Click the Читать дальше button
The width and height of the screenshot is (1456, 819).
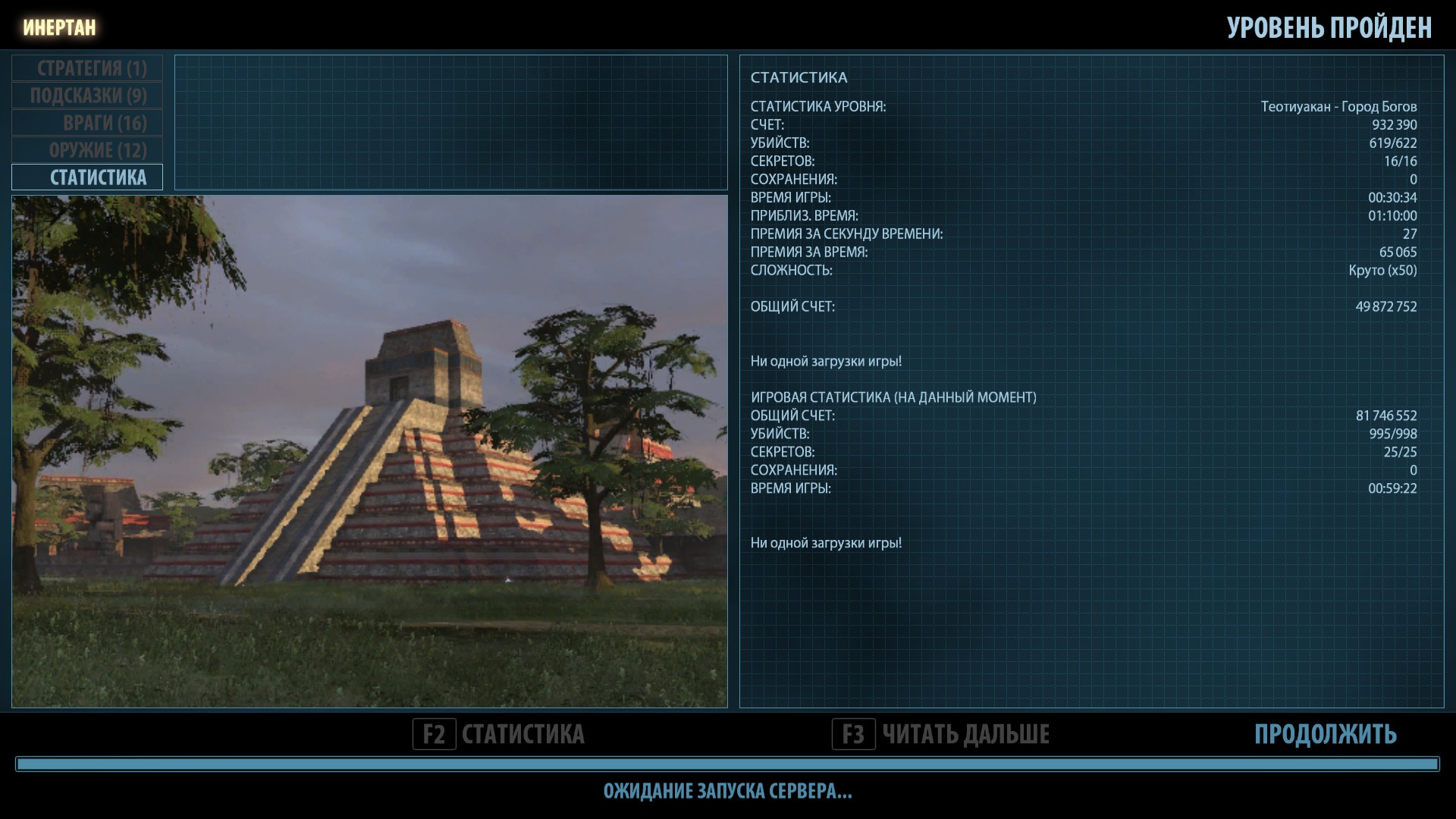[x=941, y=734]
